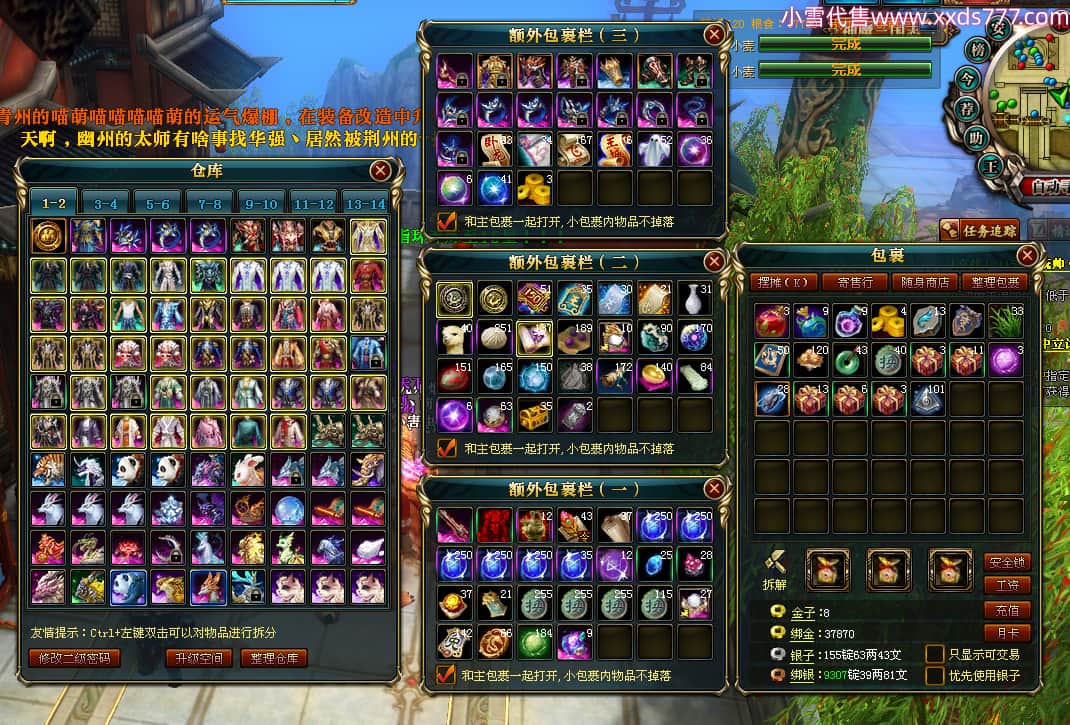This screenshot has width=1070, height=725.
Task: Open warehouse tab 13-14
Action: pos(364,203)
